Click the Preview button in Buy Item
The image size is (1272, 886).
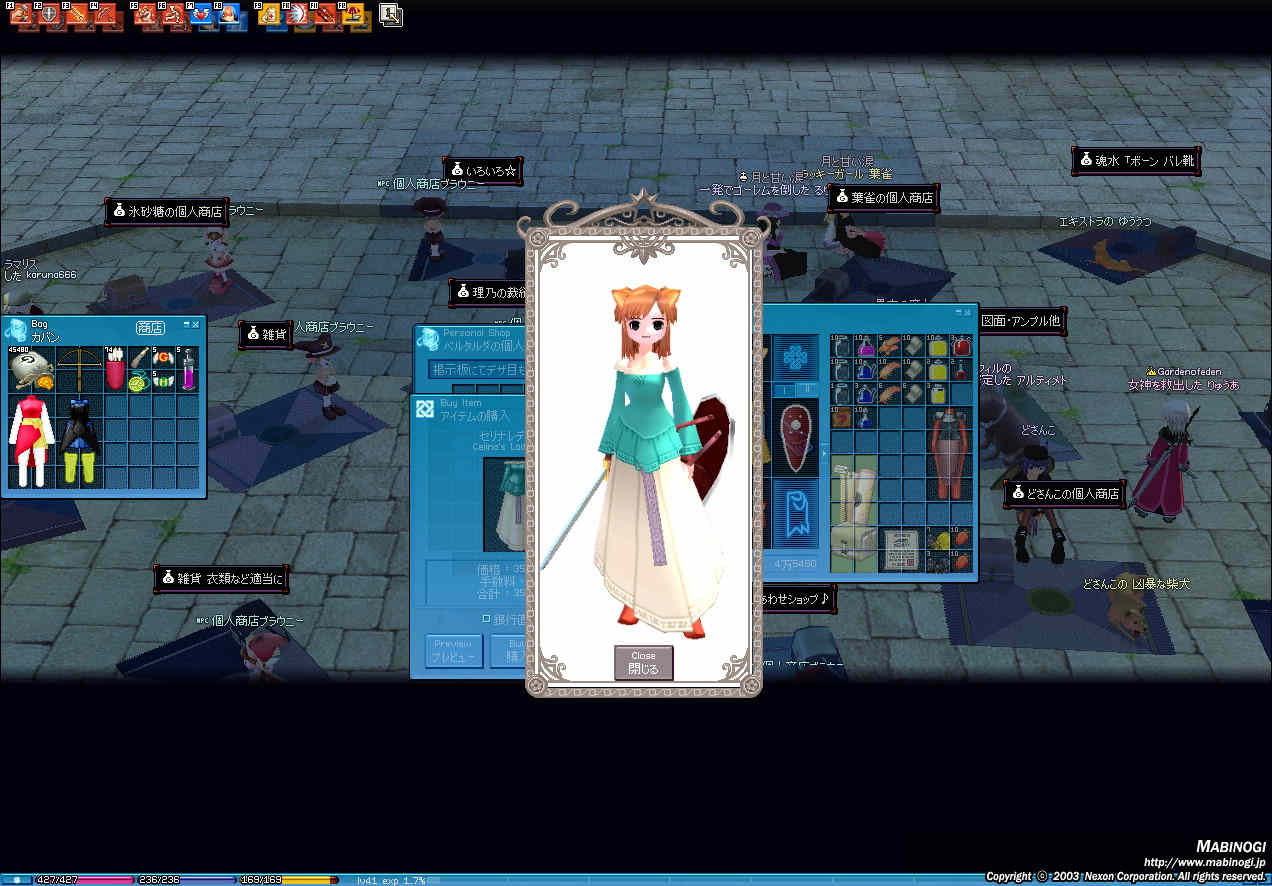coord(454,651)
